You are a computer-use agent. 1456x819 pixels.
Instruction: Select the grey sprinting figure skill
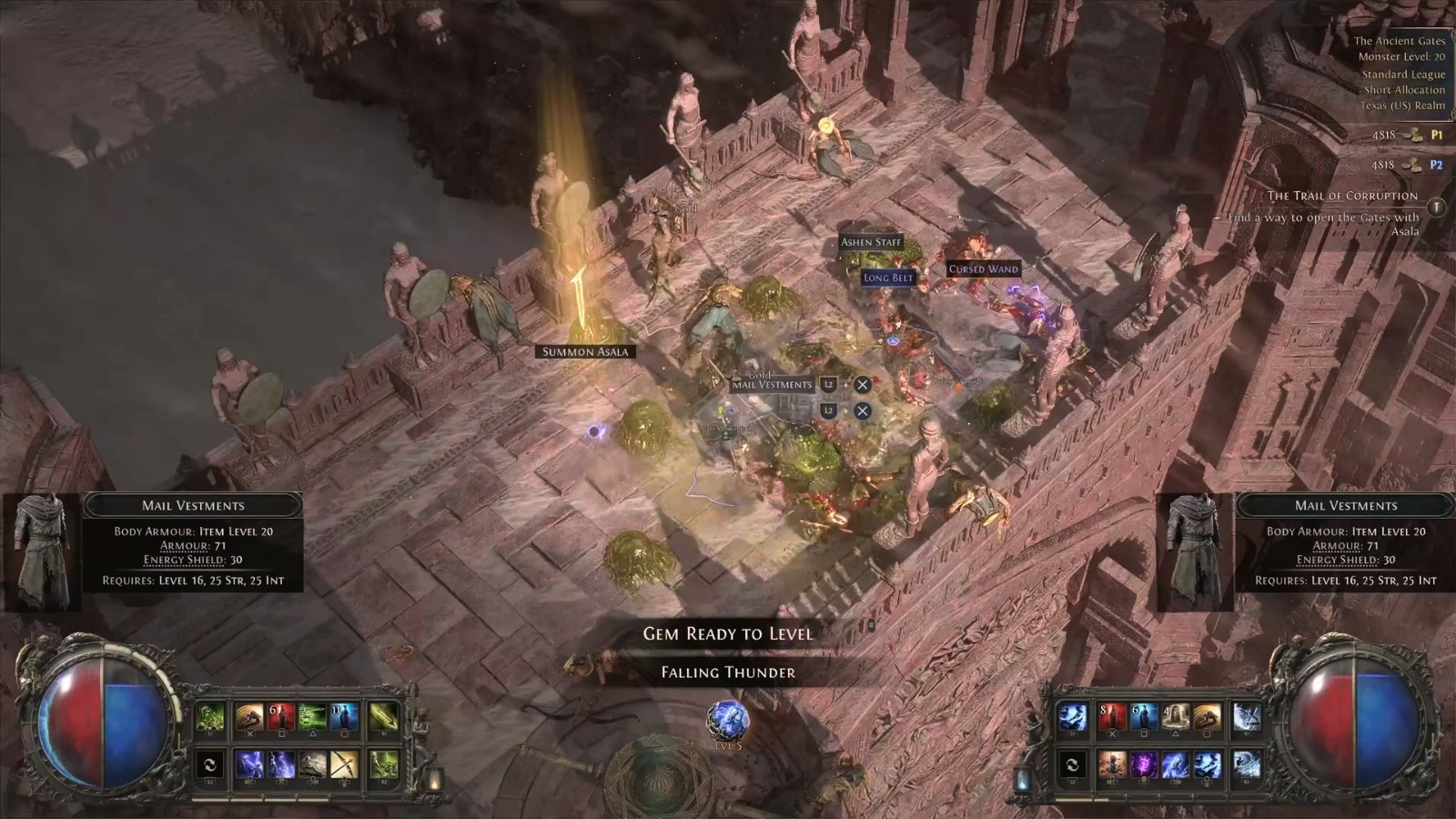pyautogui.click(x=312, y=764)
